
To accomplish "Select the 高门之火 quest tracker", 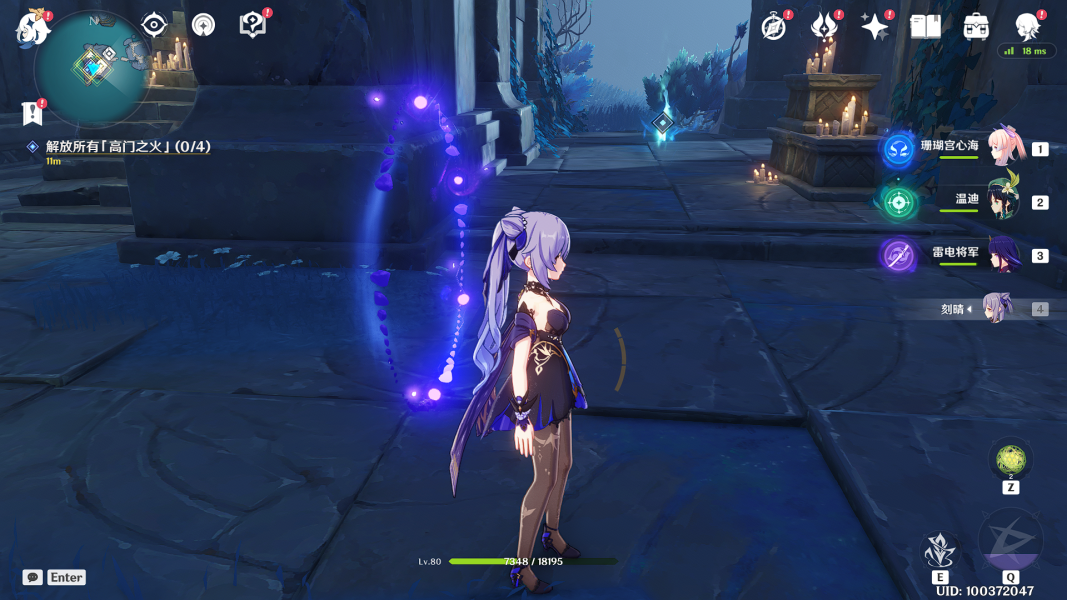I will [x=127, y=147].
